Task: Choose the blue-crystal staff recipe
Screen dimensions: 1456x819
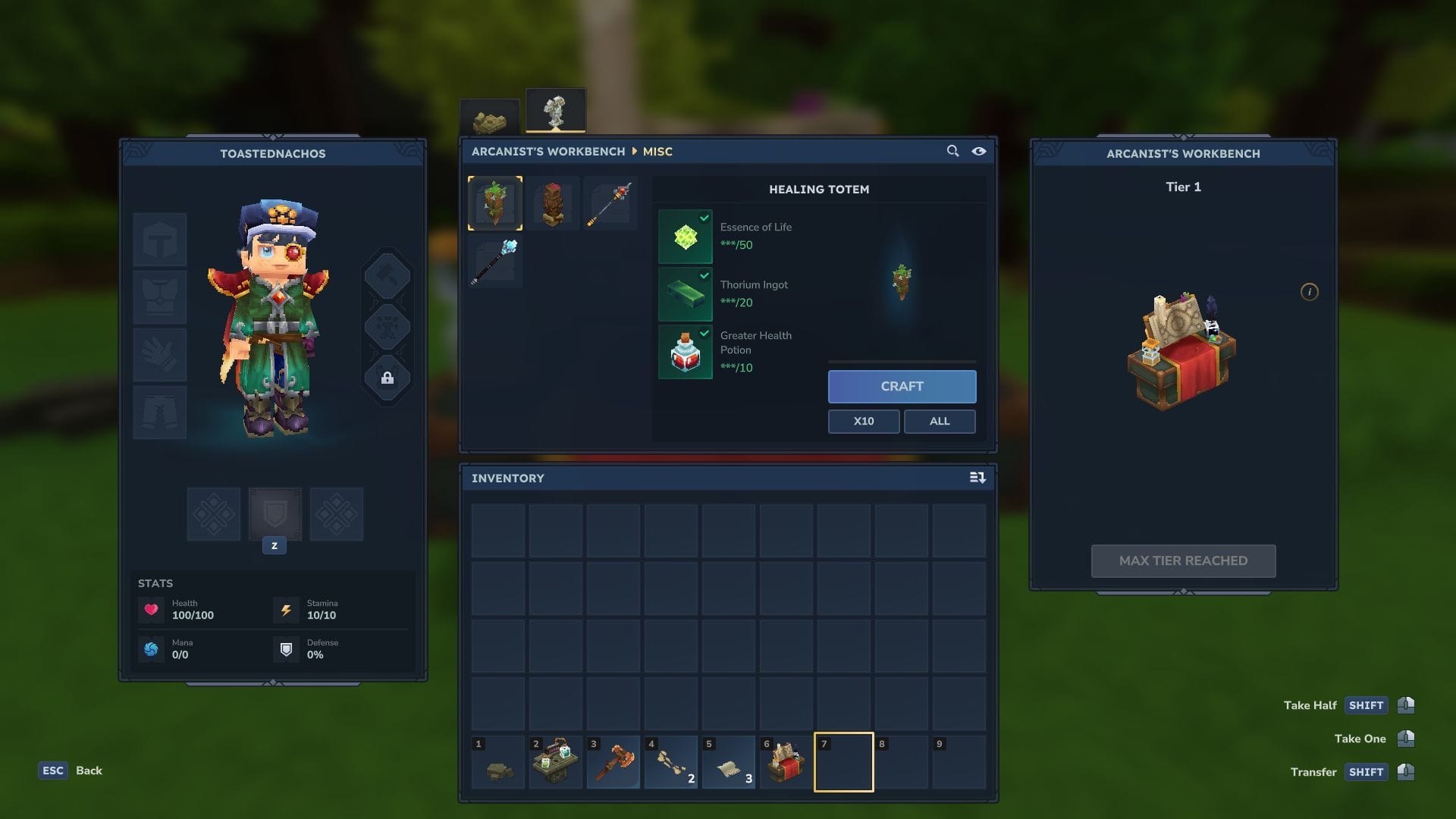Action: tap(495, 261)
